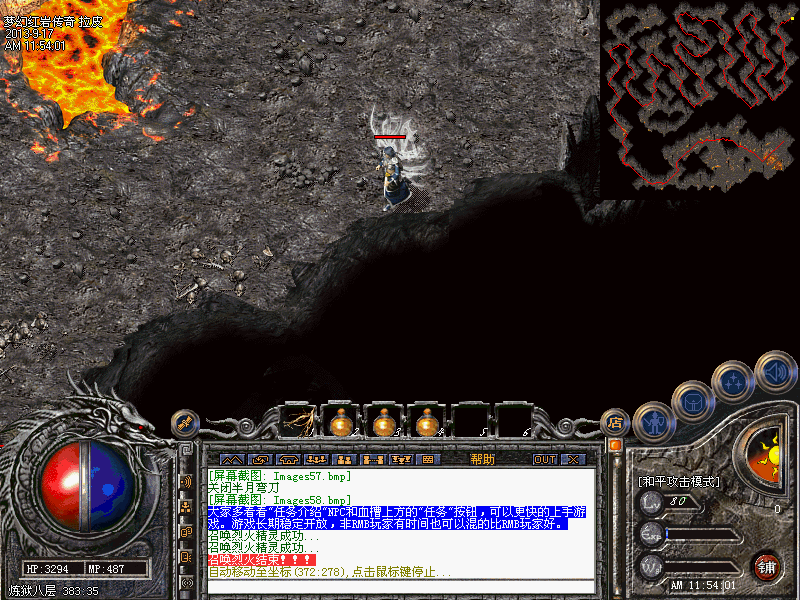Toggle the 和平攻击模式 attack mode label
Viewport: 800px width, 600px height.
[x=678, y=481]
